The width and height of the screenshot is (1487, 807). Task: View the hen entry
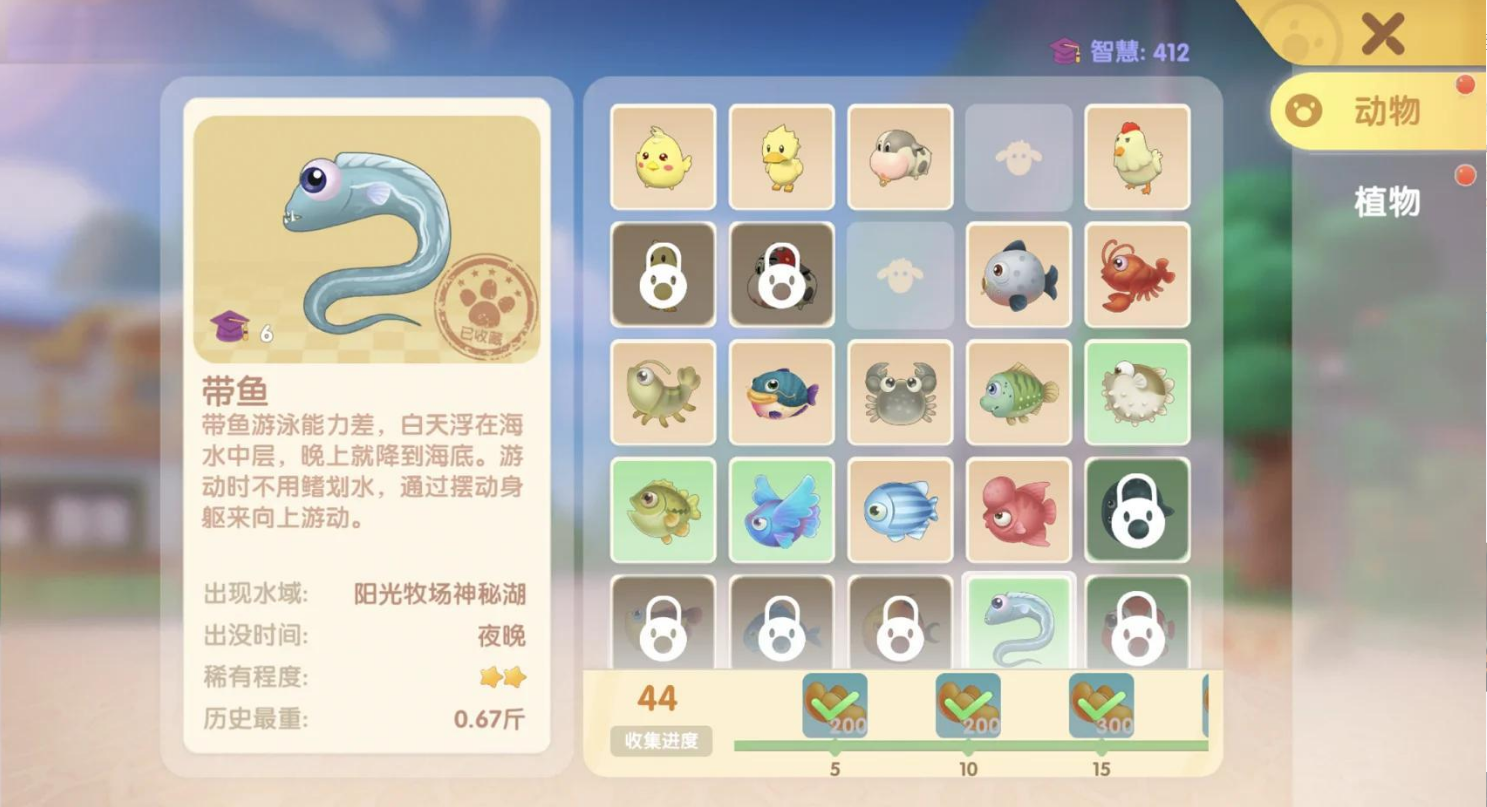[1139, 159]
